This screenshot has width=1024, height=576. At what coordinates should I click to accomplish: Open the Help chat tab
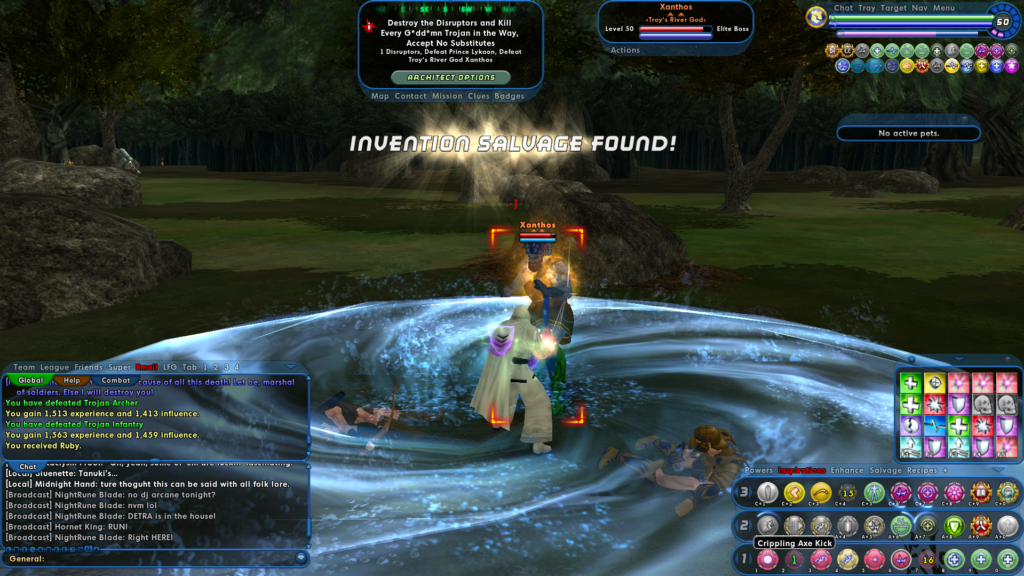click(73, 380)
